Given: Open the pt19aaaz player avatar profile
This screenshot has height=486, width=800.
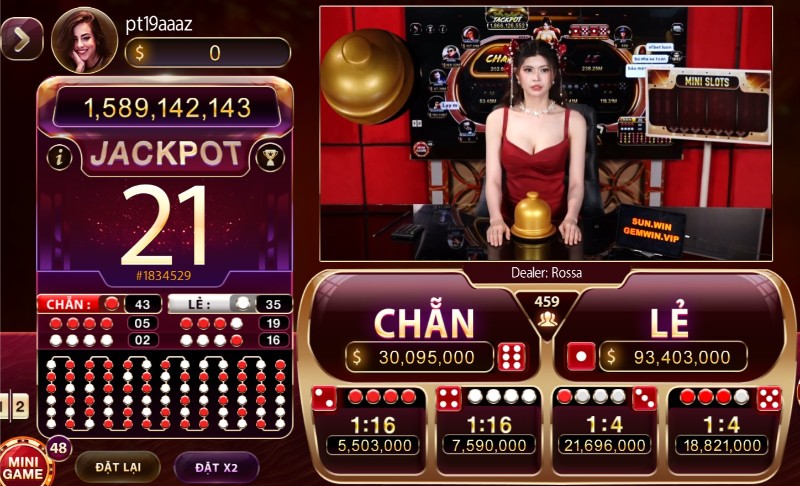Looking at the screenshot, I should 84,40.
